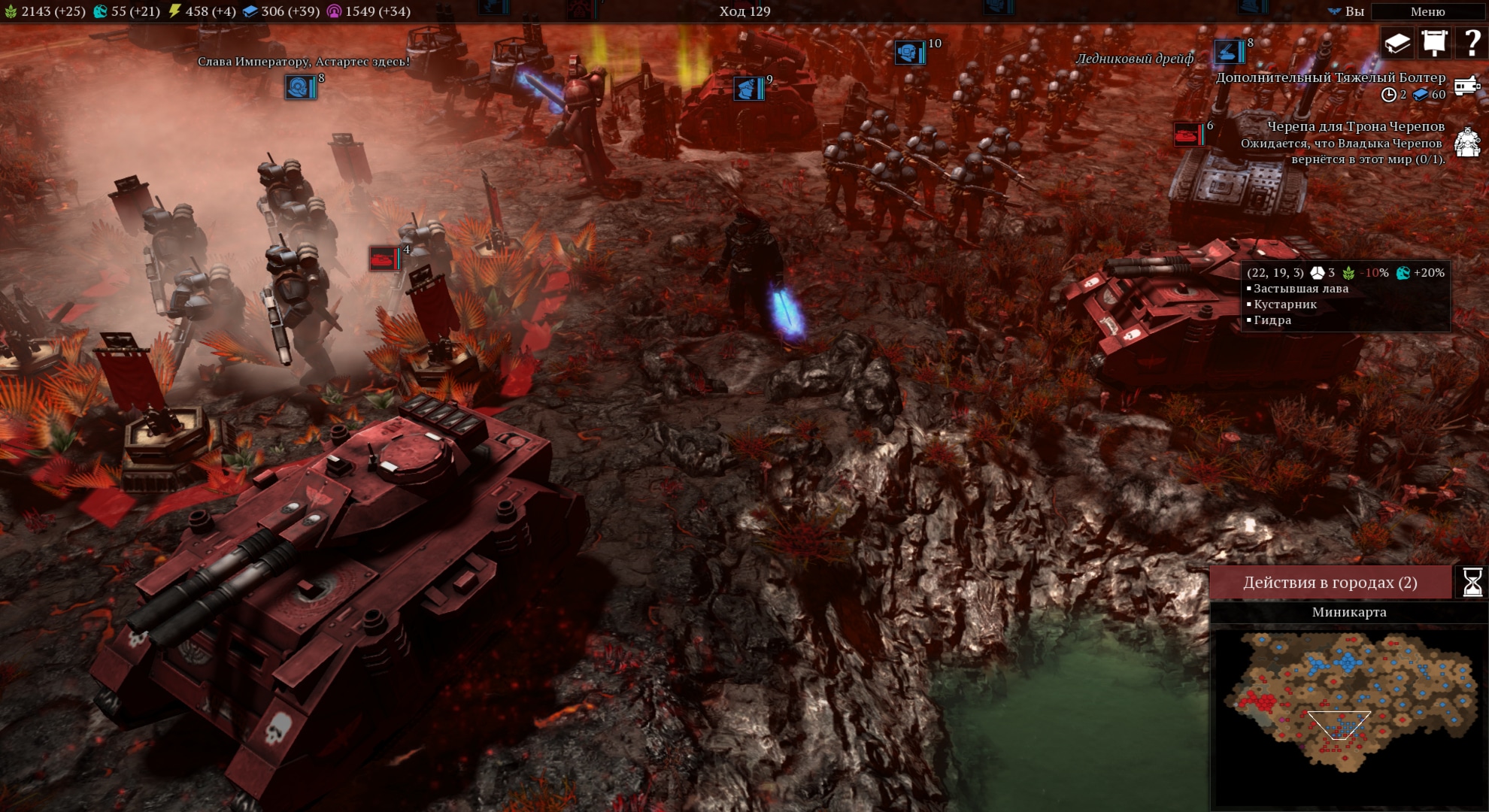The width and height of the screenshot is (1489, 812).
Task: Open the Черепа для Трона Черепов quest
Action: pyautogui.click(x=1355, y=127)
